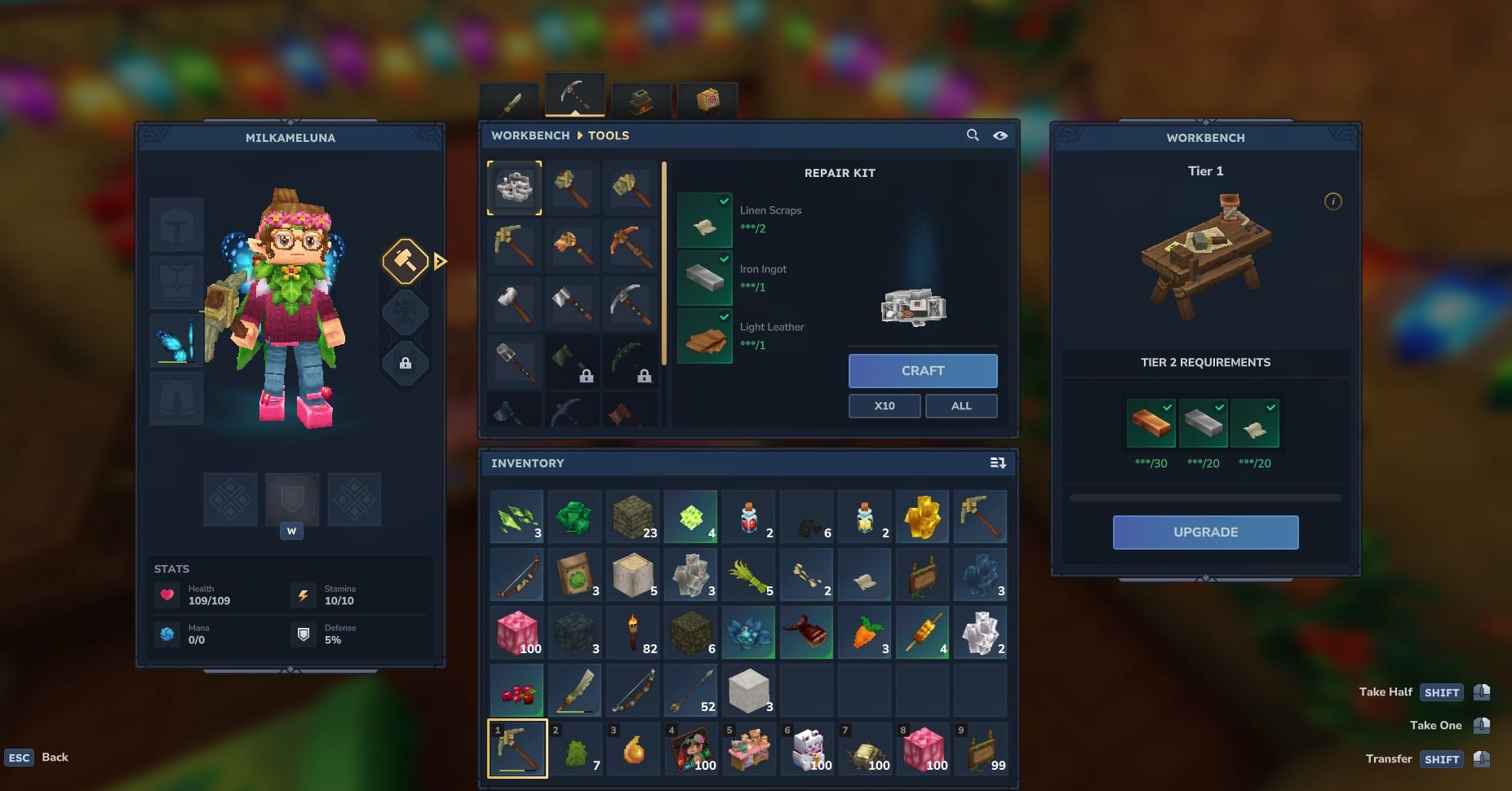
Task: Sort the inventory with the sort icon
Action: click(997, 463)
